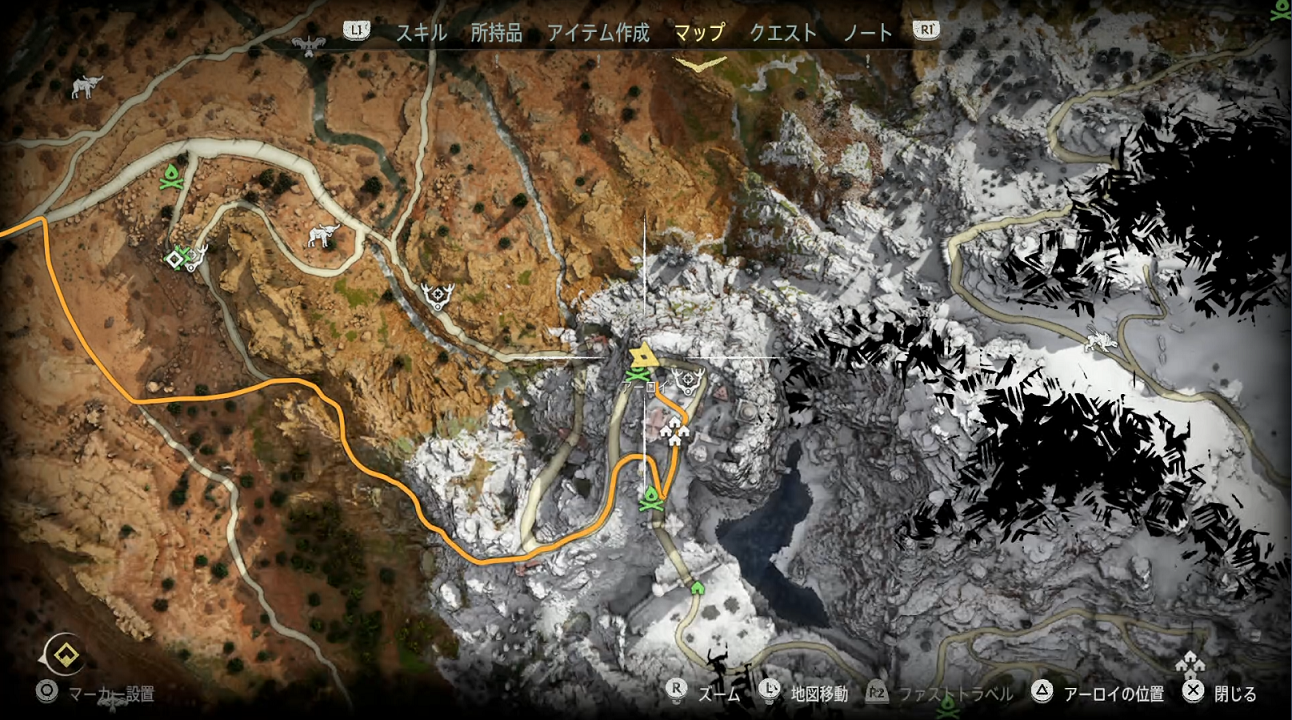Click Aloy's yellow triangle position marker
Viewport: 1292px width, 720px height.
(642, 356)
